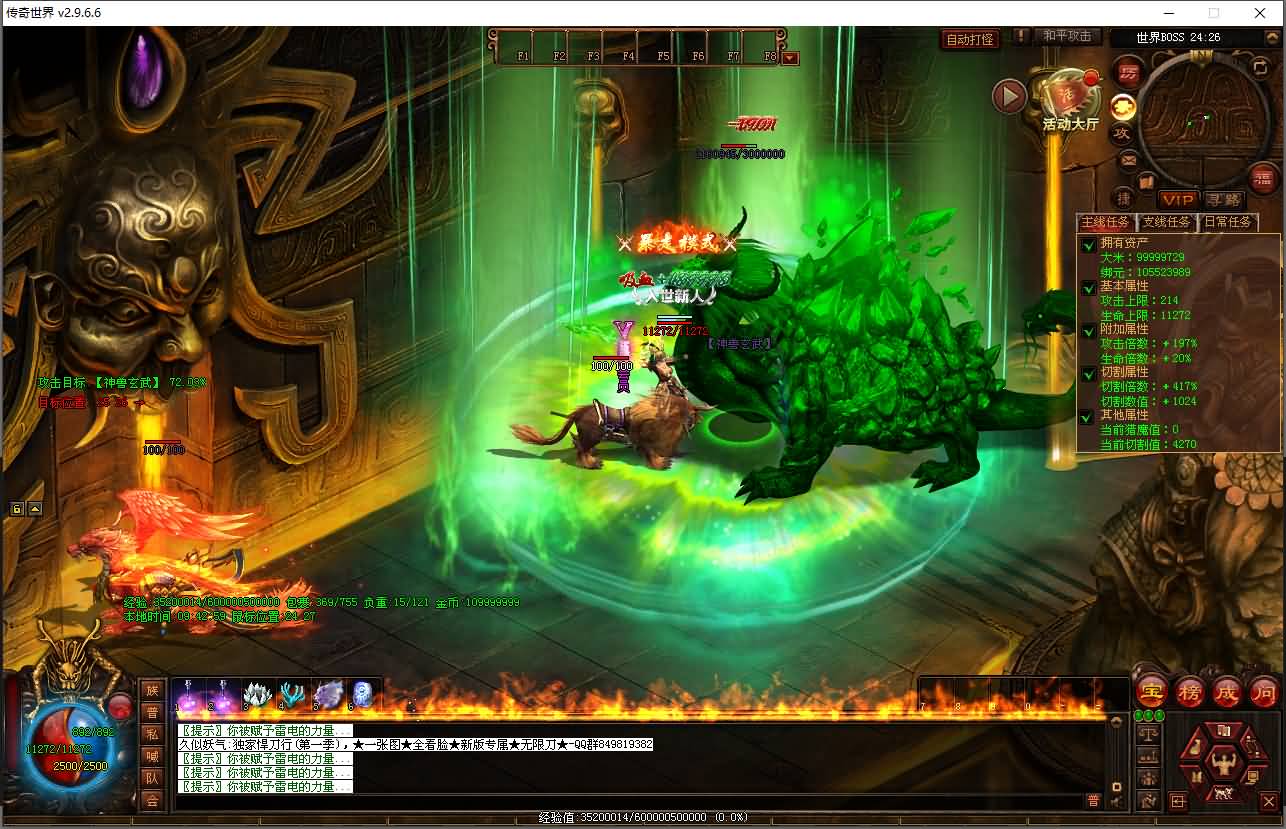This screenshot has height=829, width=1286.
Task: Open the 宝 treasure button
Action: tap(1152, 691)
